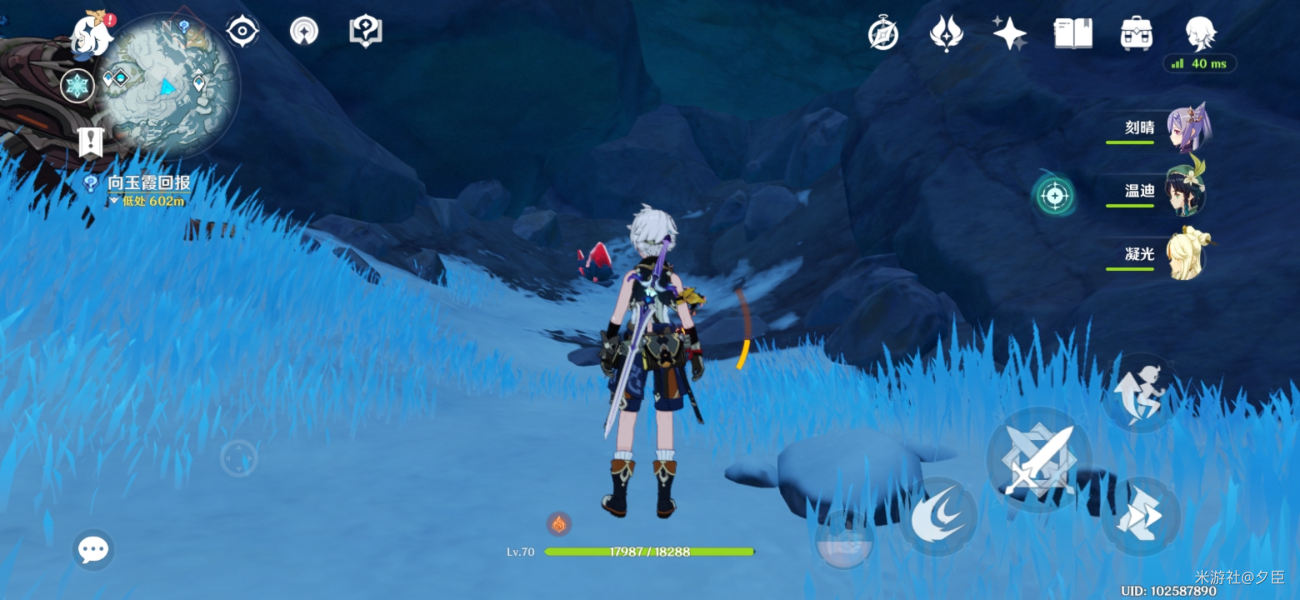Open the Paimon menu icon
Image resolution: width=1300 pixels, height=600 pixels.
(x=91, y=36)
